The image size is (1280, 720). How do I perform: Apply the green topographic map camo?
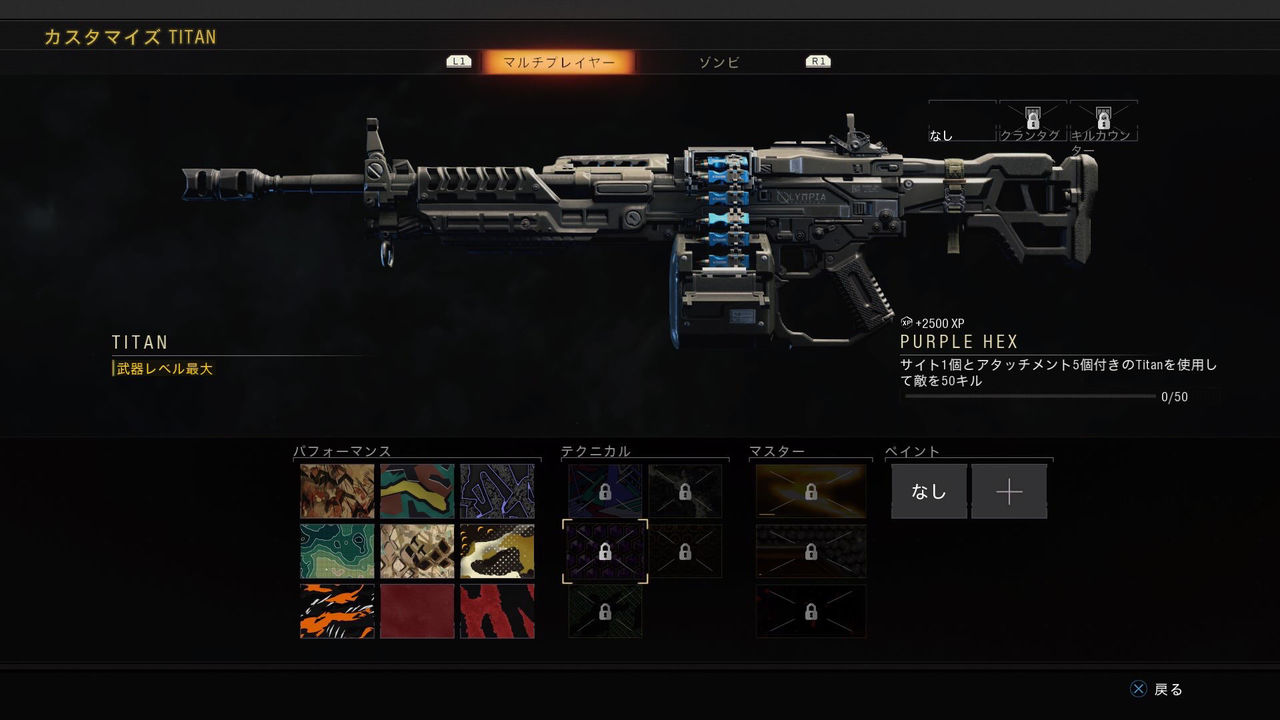click(x=337, y=551)
